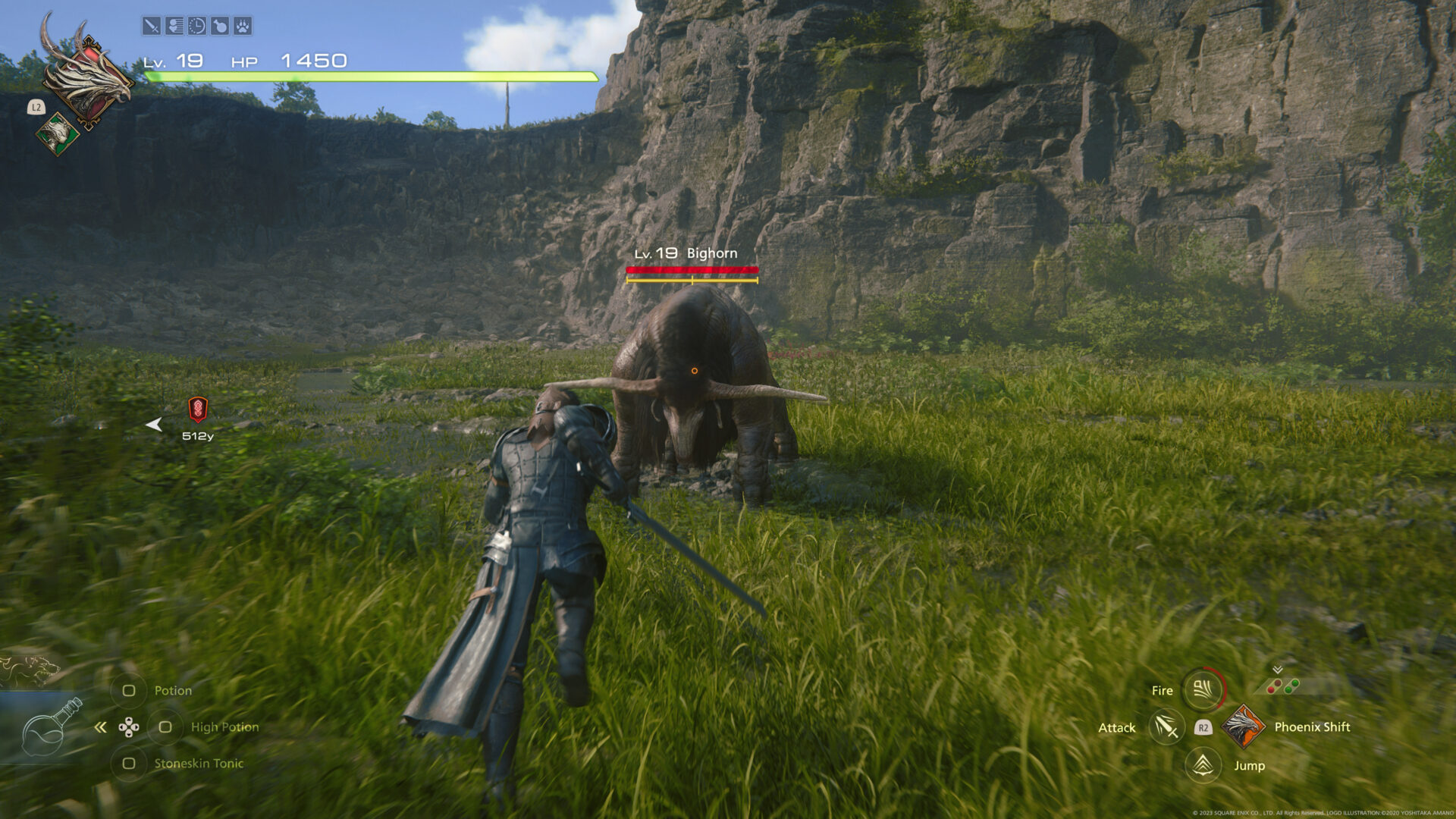The width and height of the screenshot is (1456, 819).
Task: Select Stoneskin Tonic from item shortcuts
Action: (130, 764)
